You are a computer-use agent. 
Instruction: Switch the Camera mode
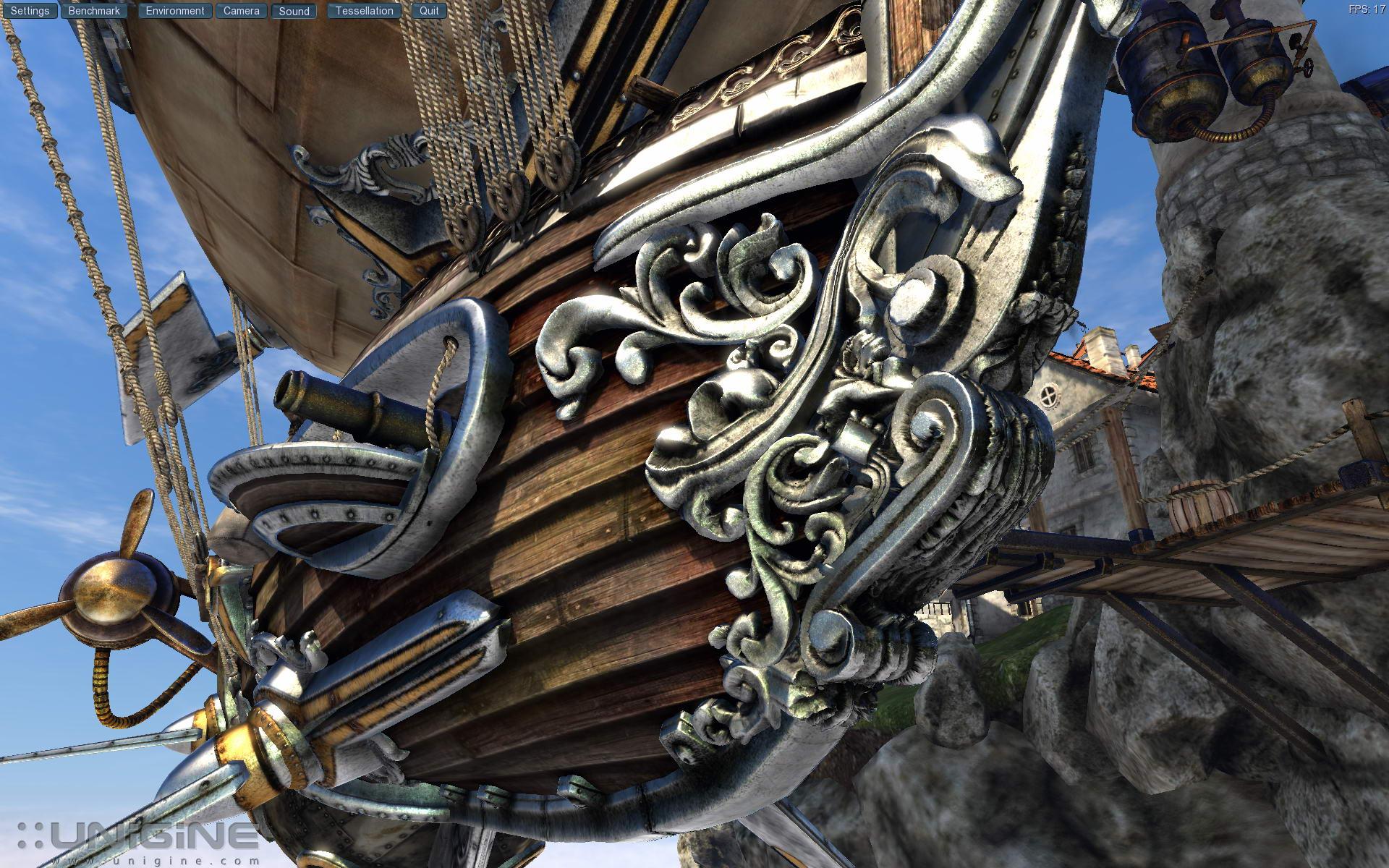click(x=241, y=11)
